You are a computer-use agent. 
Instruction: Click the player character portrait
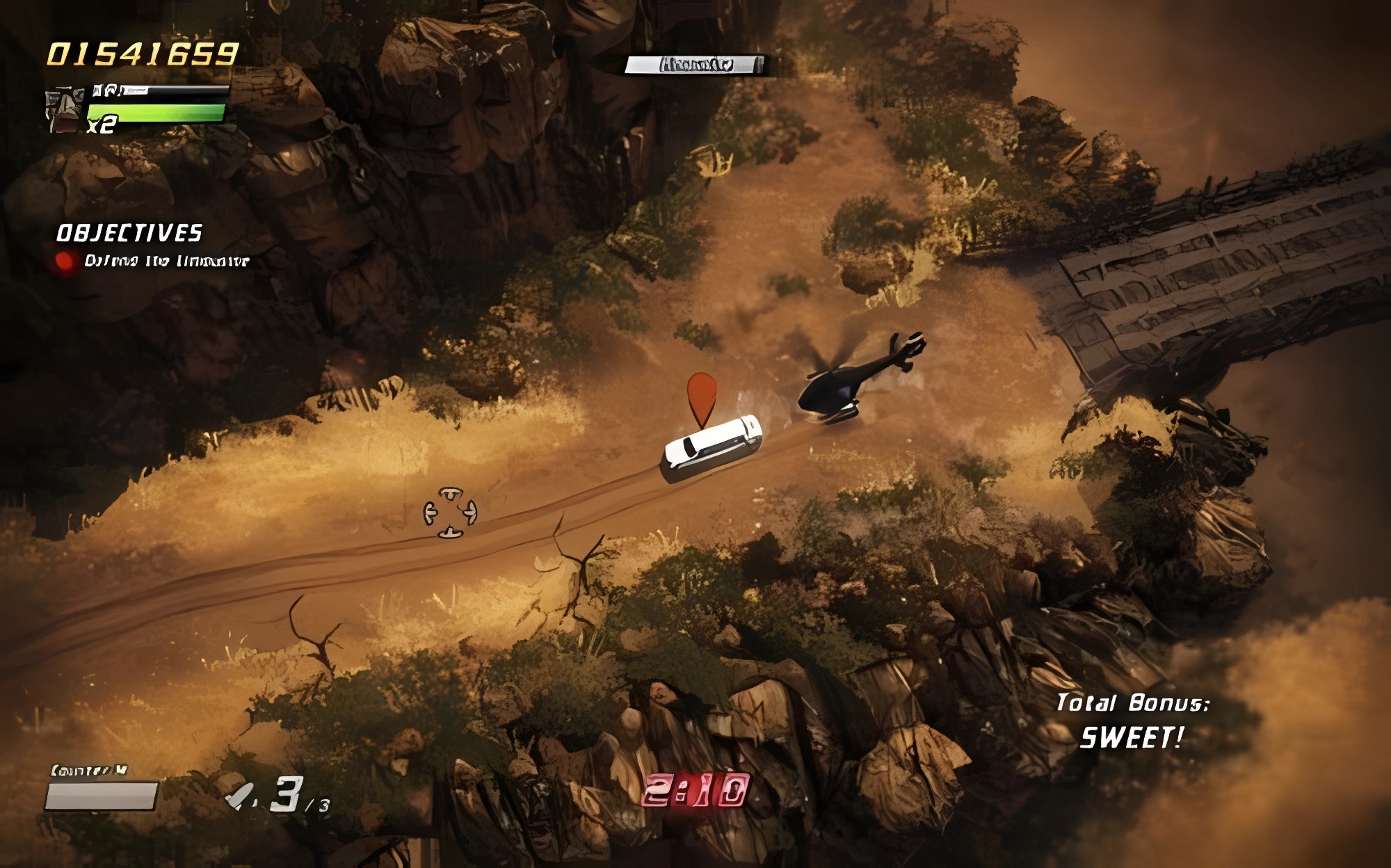65,110
